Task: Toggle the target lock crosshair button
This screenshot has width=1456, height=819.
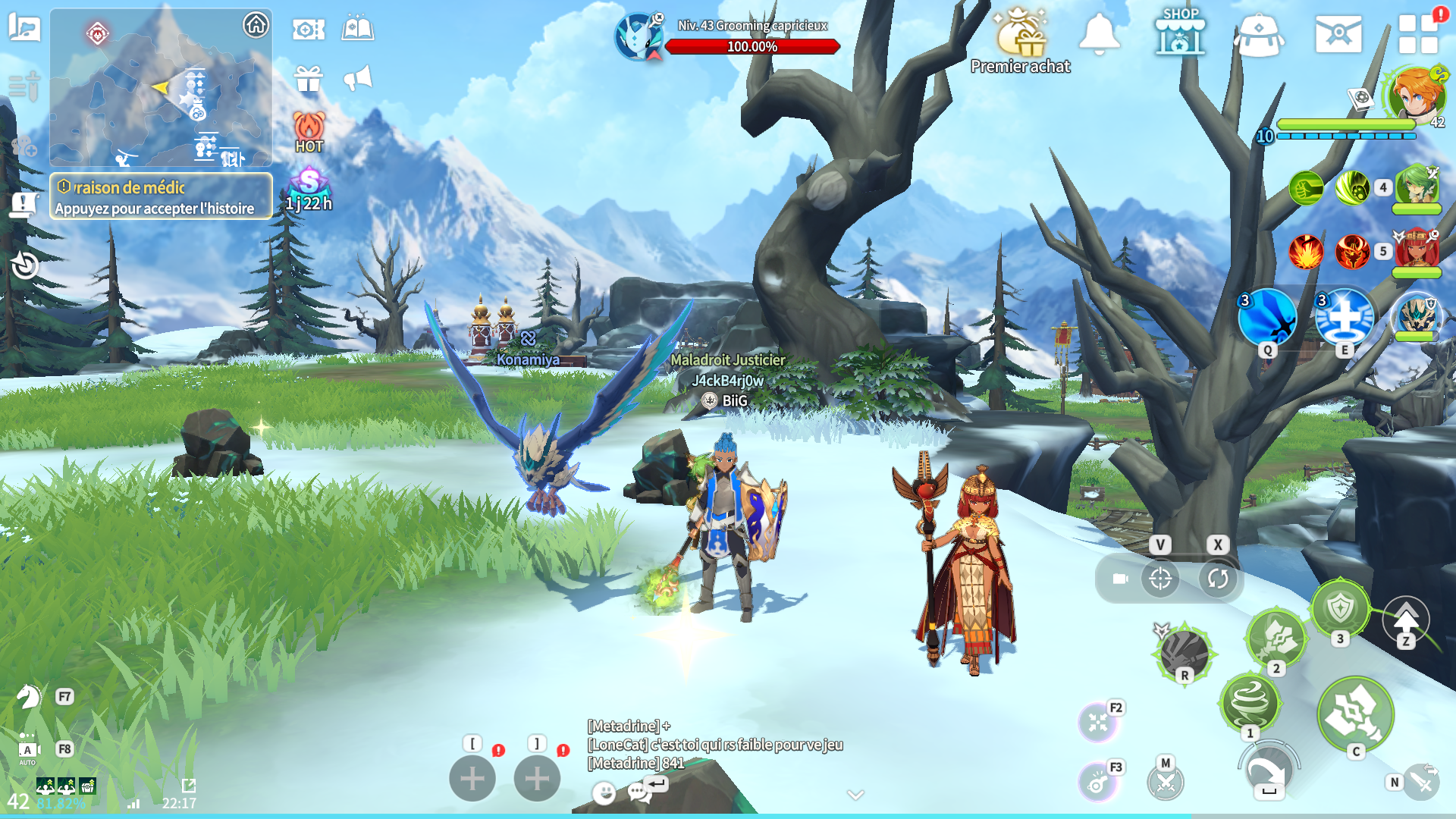Action: tap(1160, 579)
